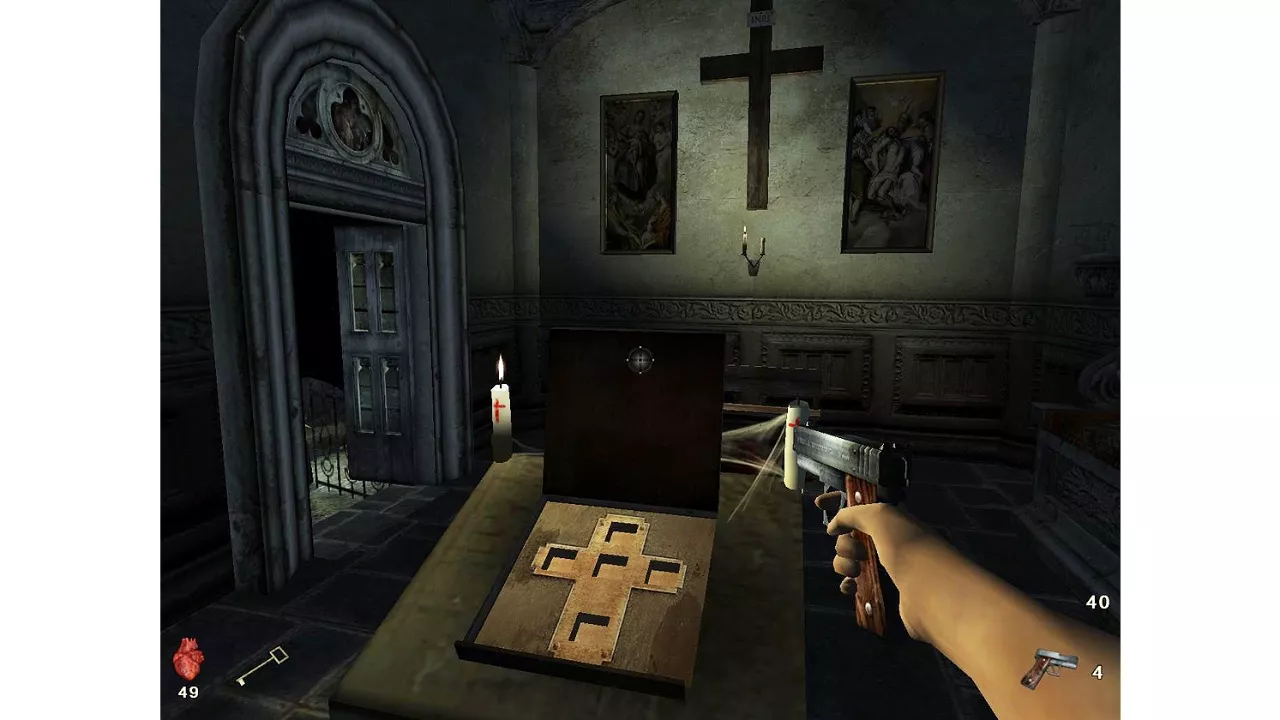Click the pistol weapon icon
Screen dimensions: 1280x720
(1048, 668)
